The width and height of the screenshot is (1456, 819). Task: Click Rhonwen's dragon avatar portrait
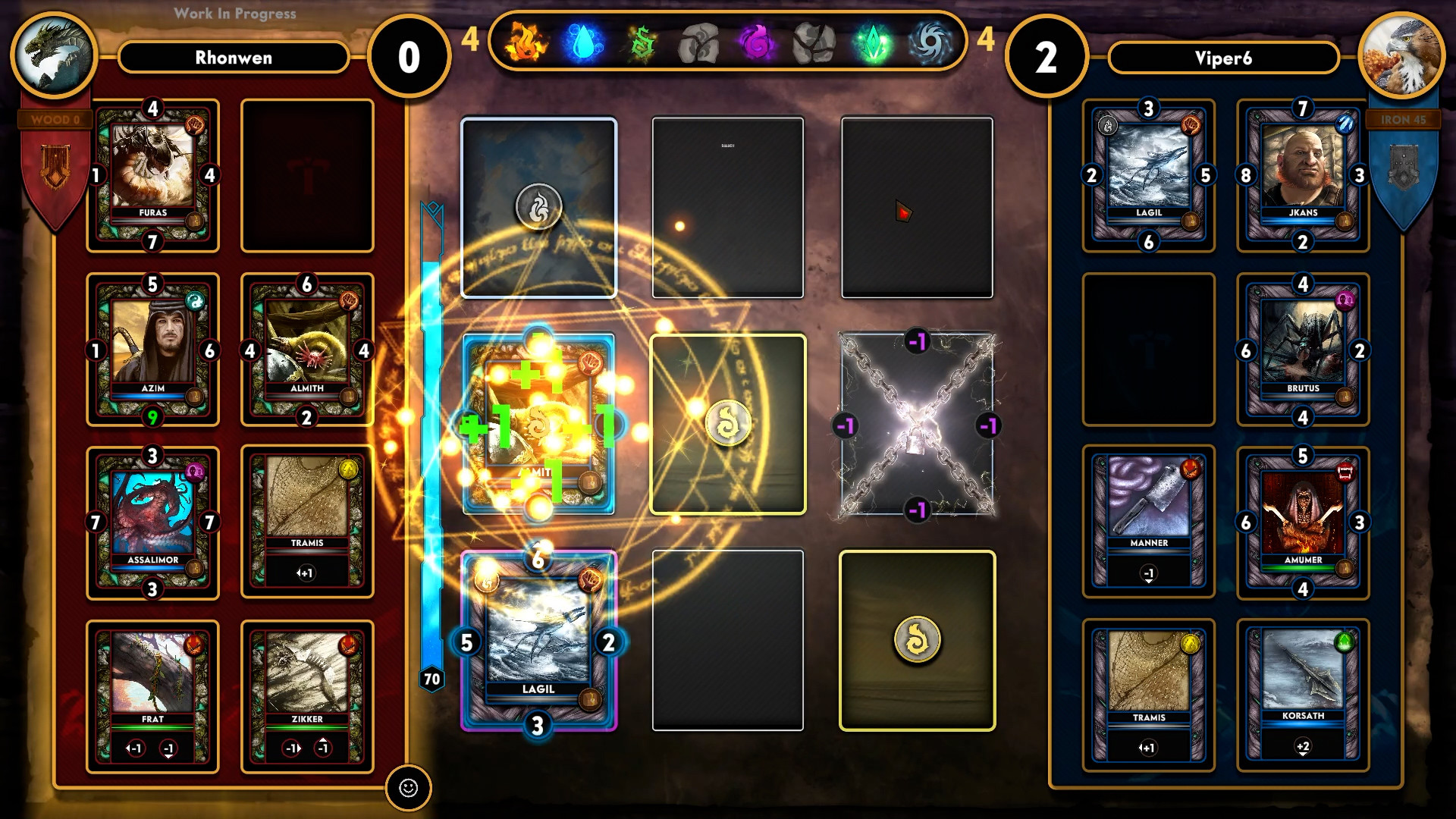click(x=53, y=53)
